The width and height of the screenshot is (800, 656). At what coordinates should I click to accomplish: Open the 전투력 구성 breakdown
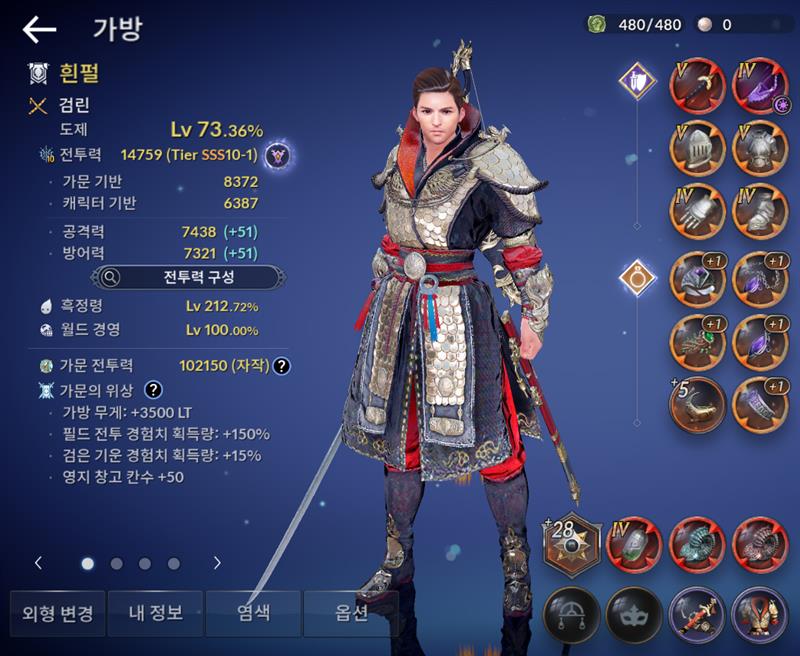[x=177, y=277]
